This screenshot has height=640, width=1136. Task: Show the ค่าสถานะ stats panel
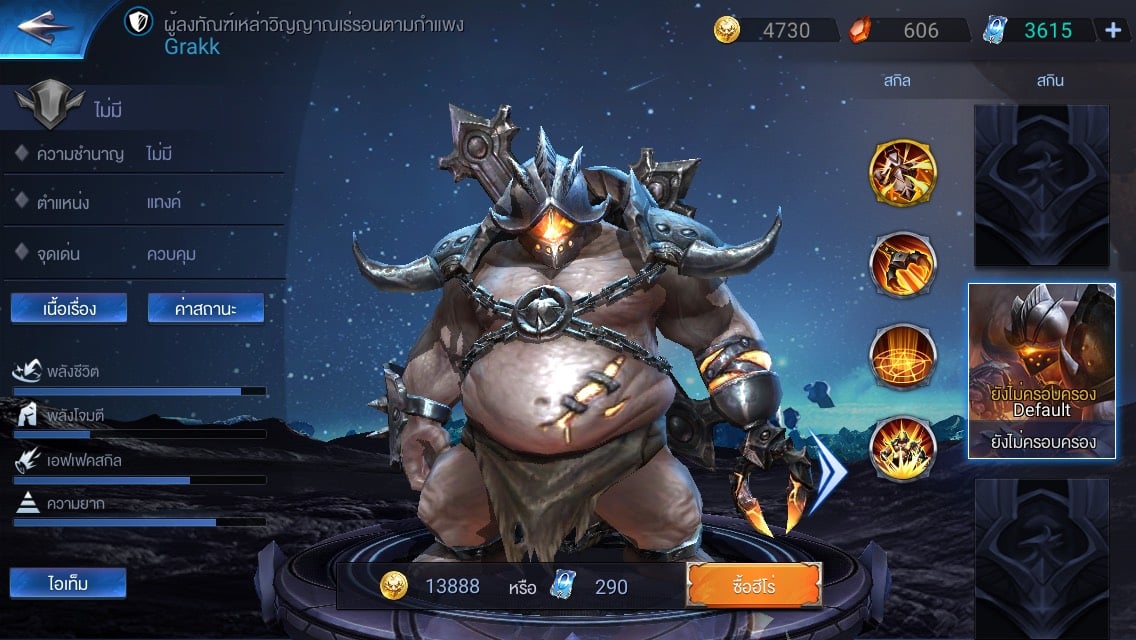click(x=206, y=308)
